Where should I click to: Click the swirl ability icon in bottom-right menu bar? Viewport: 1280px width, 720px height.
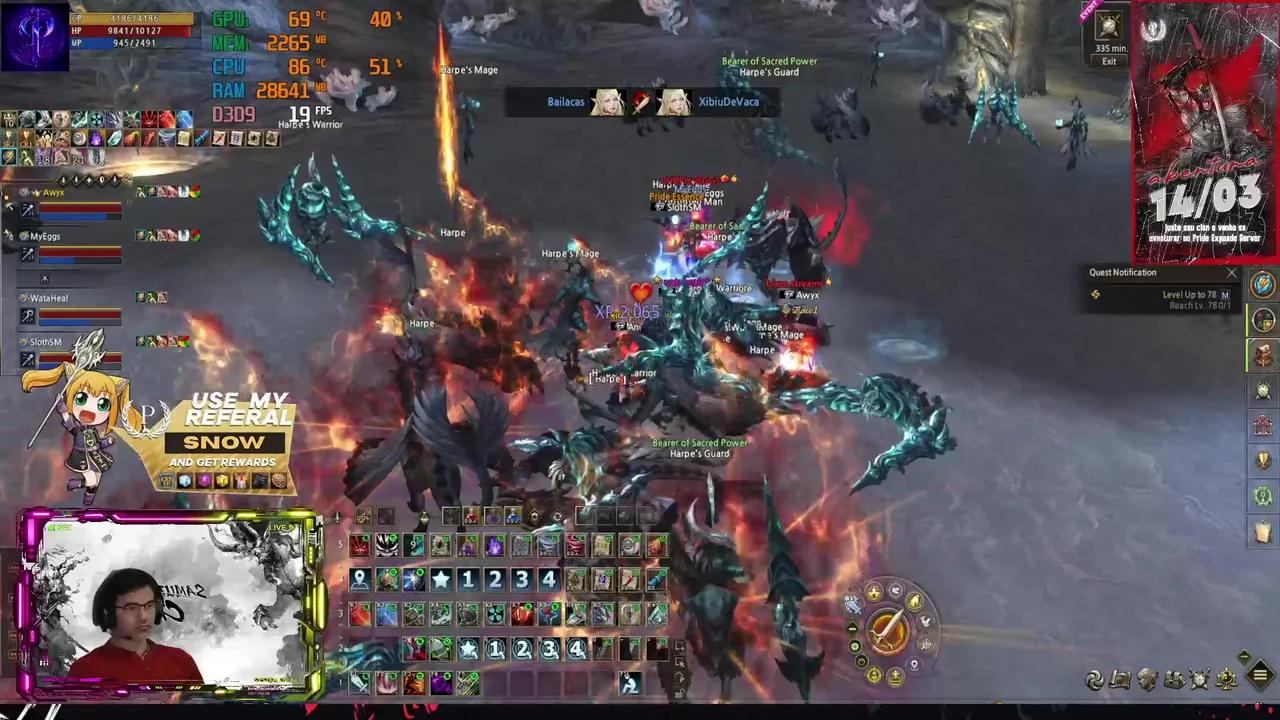coord(1095,678)
